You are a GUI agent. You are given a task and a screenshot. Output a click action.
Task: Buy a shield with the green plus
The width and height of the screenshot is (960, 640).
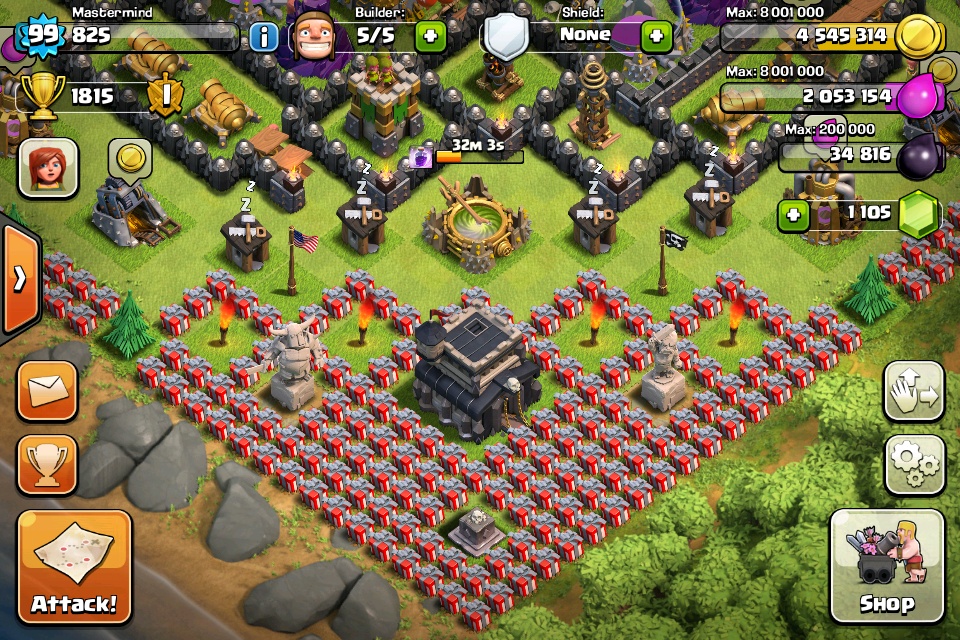coord(655,37)
